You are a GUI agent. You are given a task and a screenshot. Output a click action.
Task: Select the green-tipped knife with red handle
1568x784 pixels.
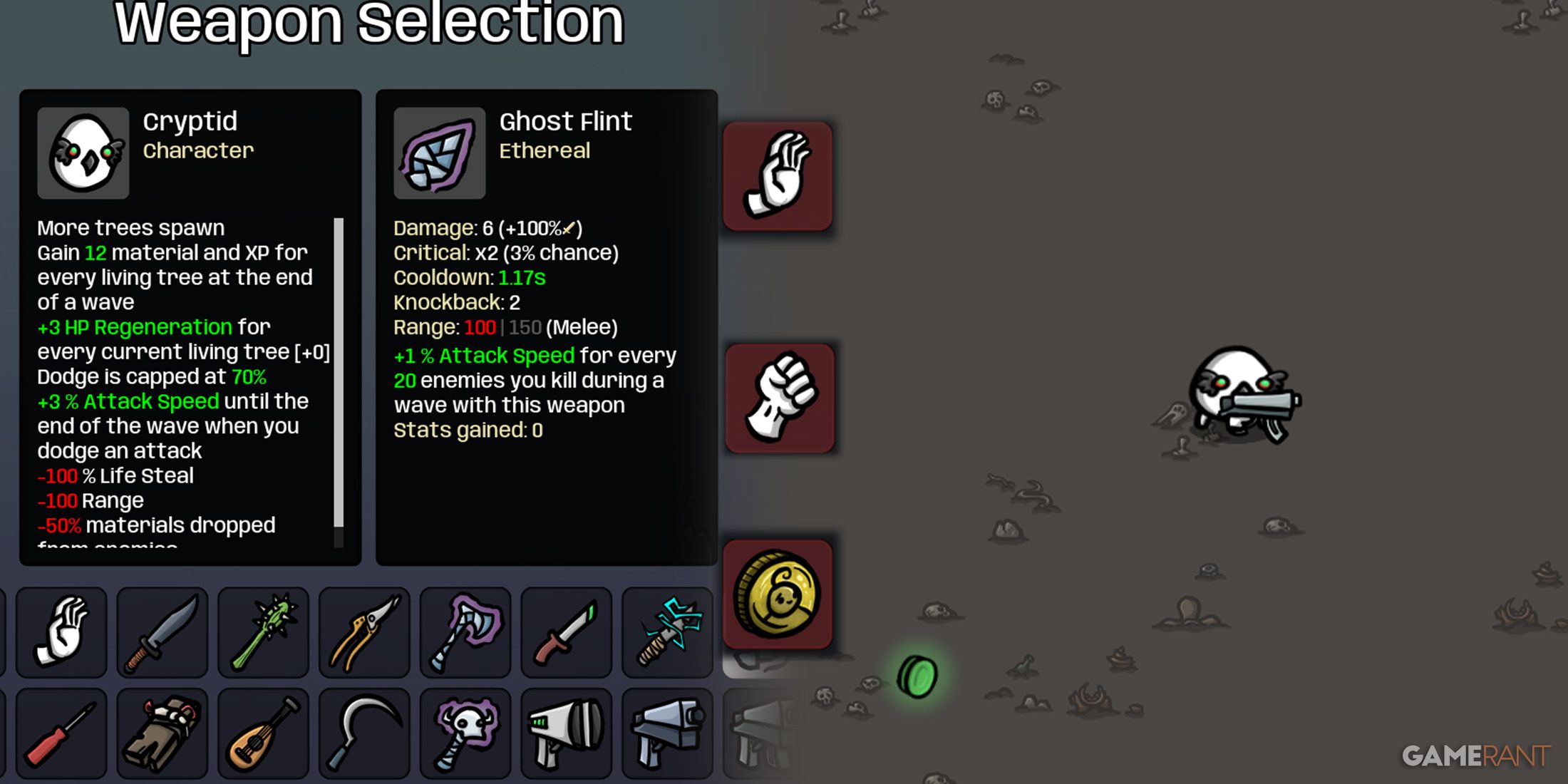coord(567,631)
